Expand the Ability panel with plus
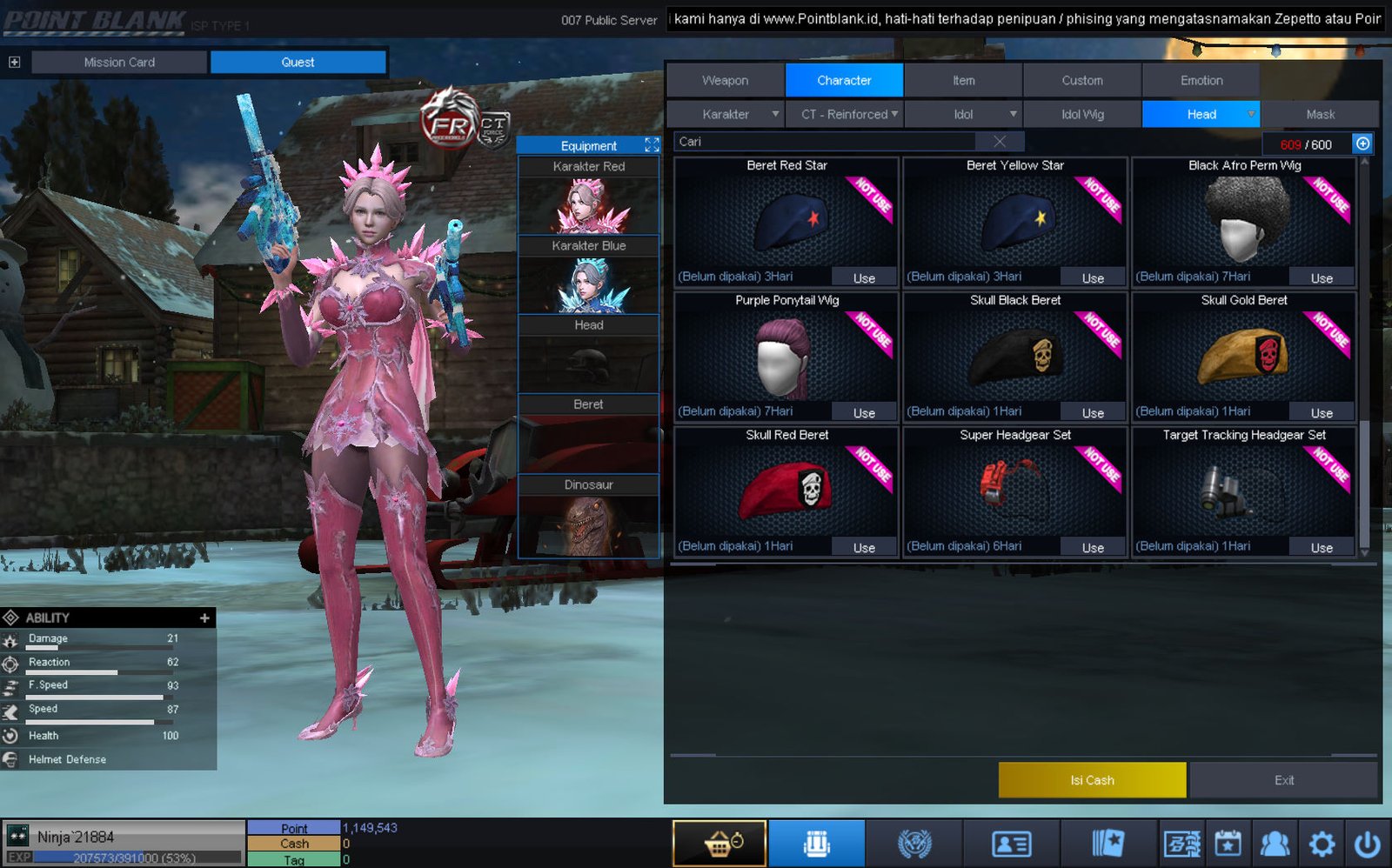The image size is (1392, 868). tap(204, 618)
